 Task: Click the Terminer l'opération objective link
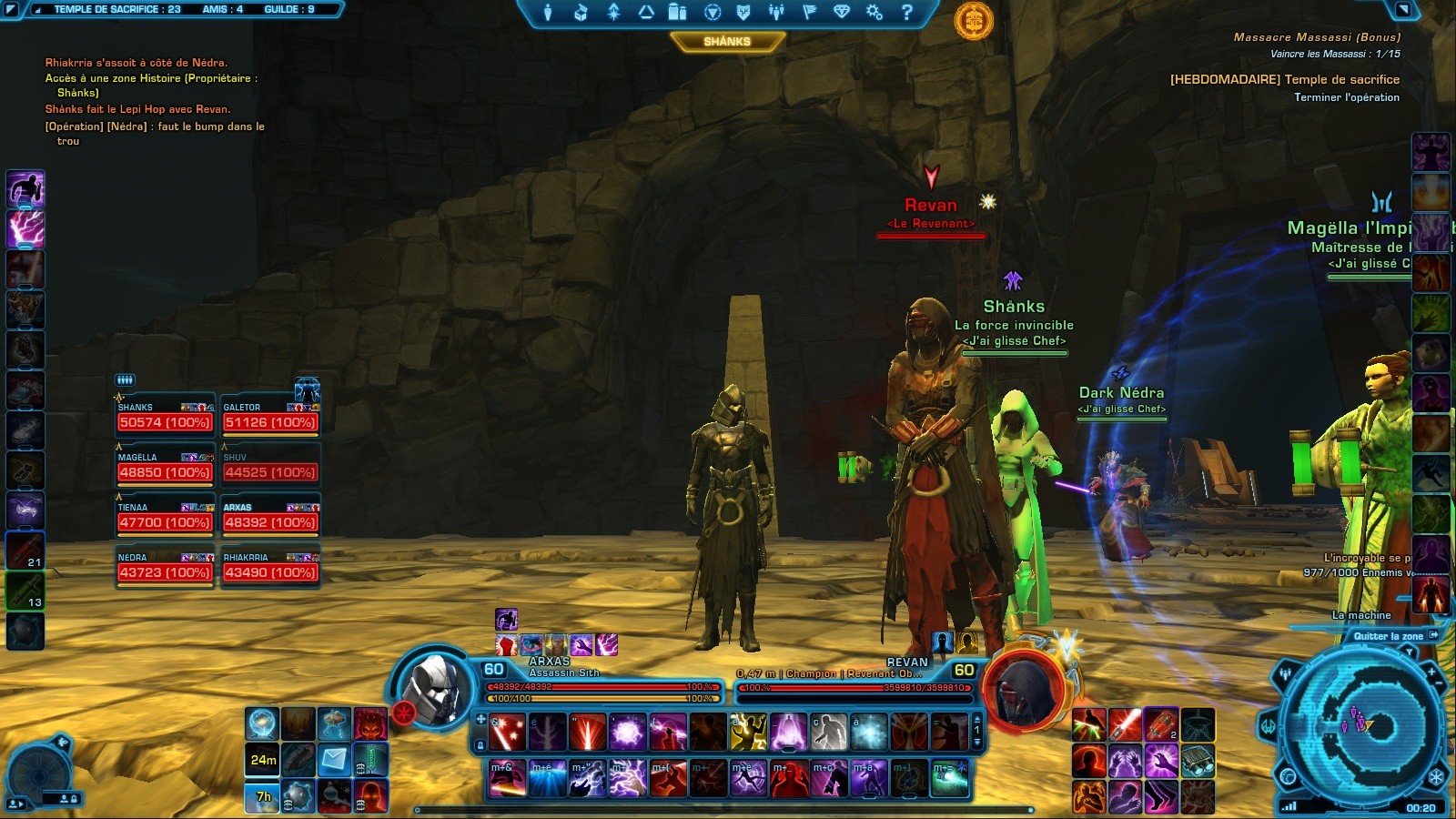click(1348, 97)
